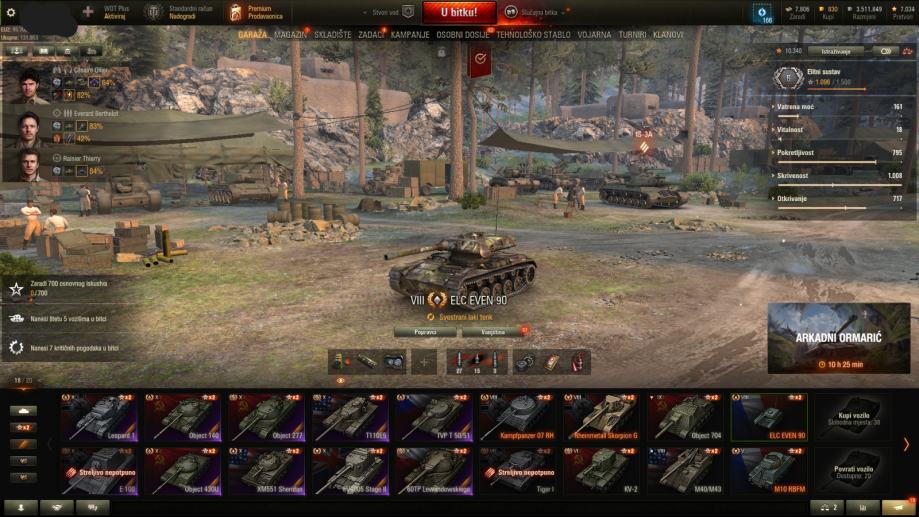This screenshot has height=517, width=919.
Task: Open the Magazin tab
Action: pyautogui.click(x=290, y=34)
